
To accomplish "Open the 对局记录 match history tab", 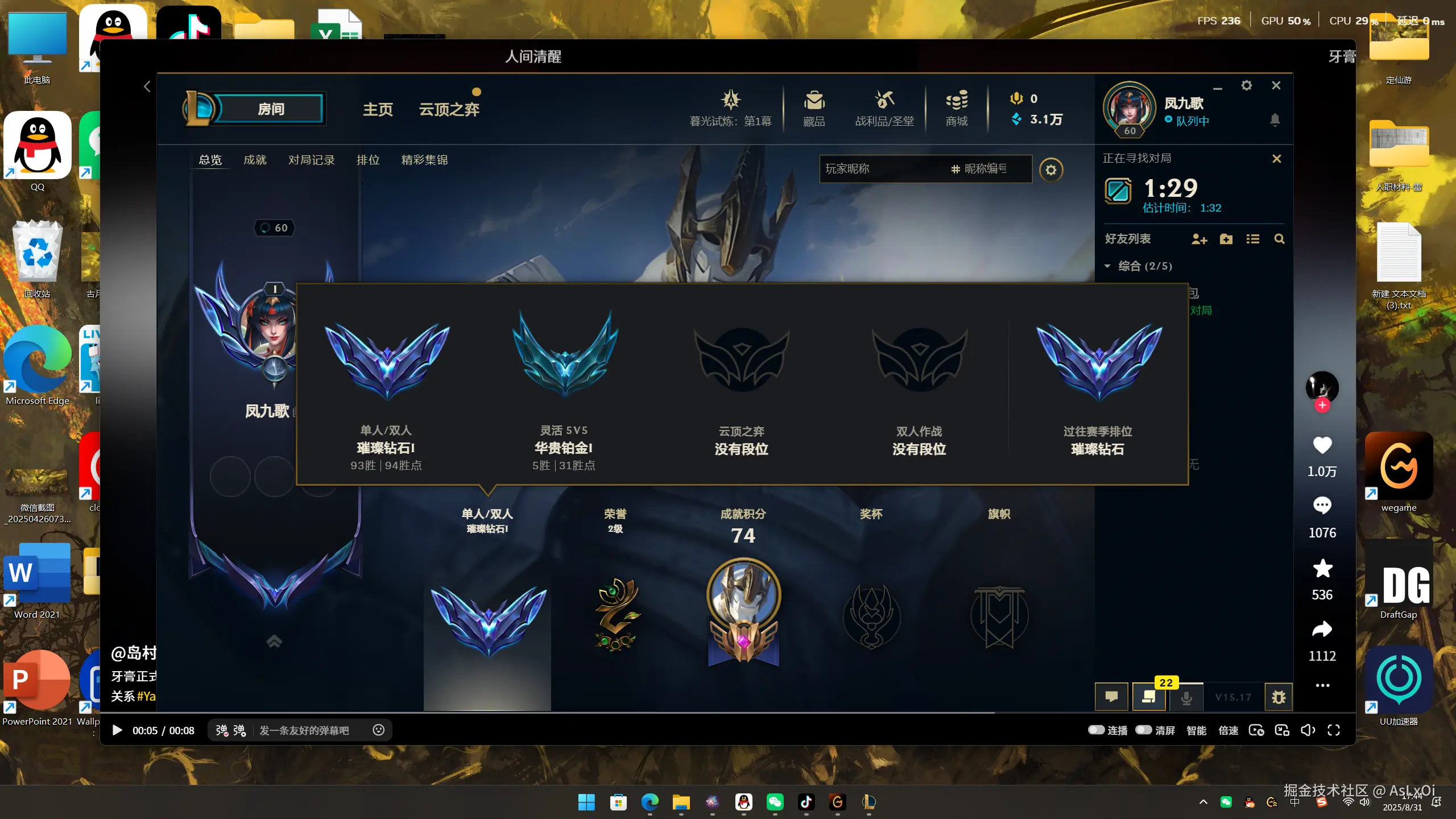I will 311,160.
